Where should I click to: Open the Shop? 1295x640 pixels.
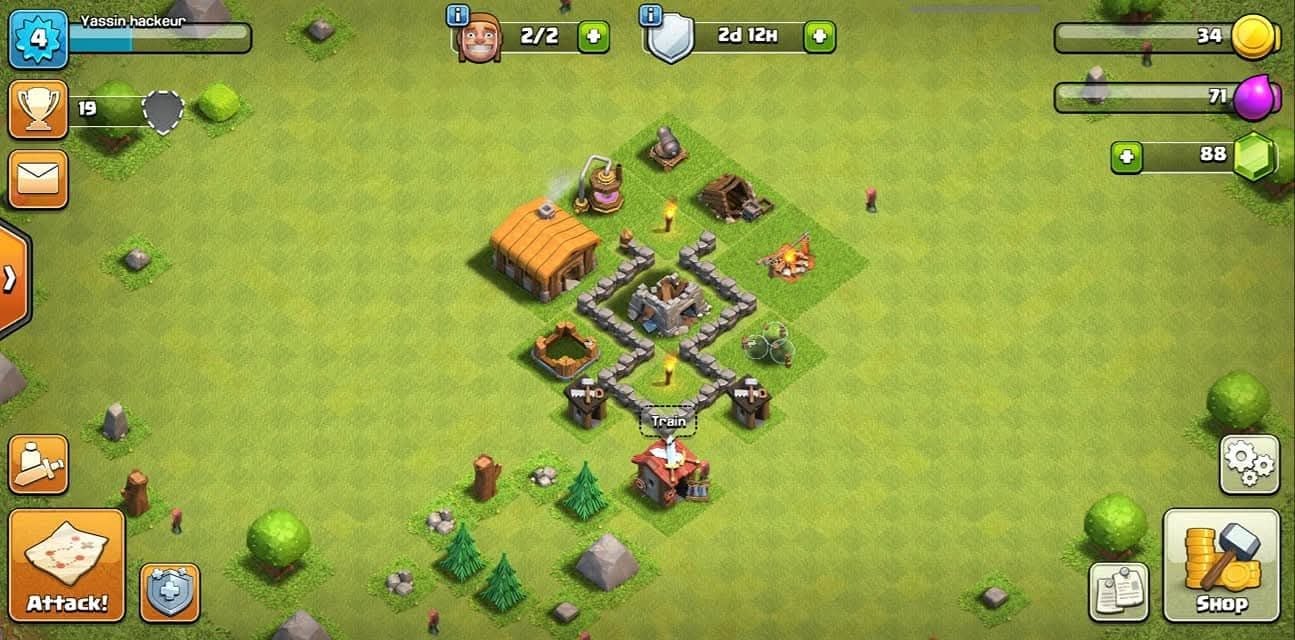tap(1221, 565)
